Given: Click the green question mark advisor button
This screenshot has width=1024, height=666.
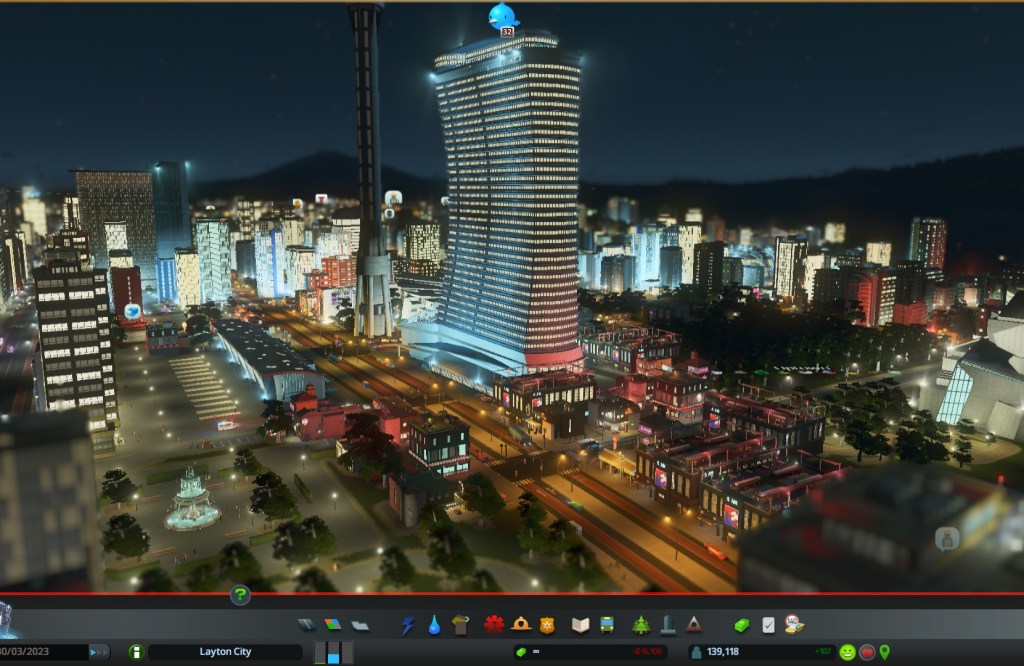Looking at the screenshot, I should [x=240, y=596].
